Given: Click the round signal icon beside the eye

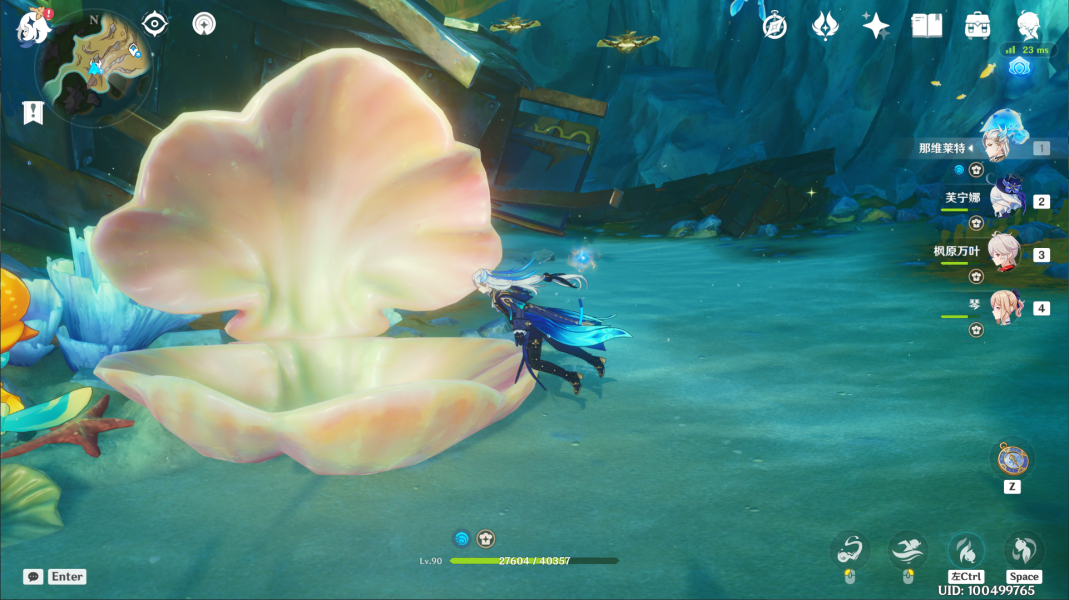Looking at the screenshot, I should pyautogui.click(x=204, y=23).
